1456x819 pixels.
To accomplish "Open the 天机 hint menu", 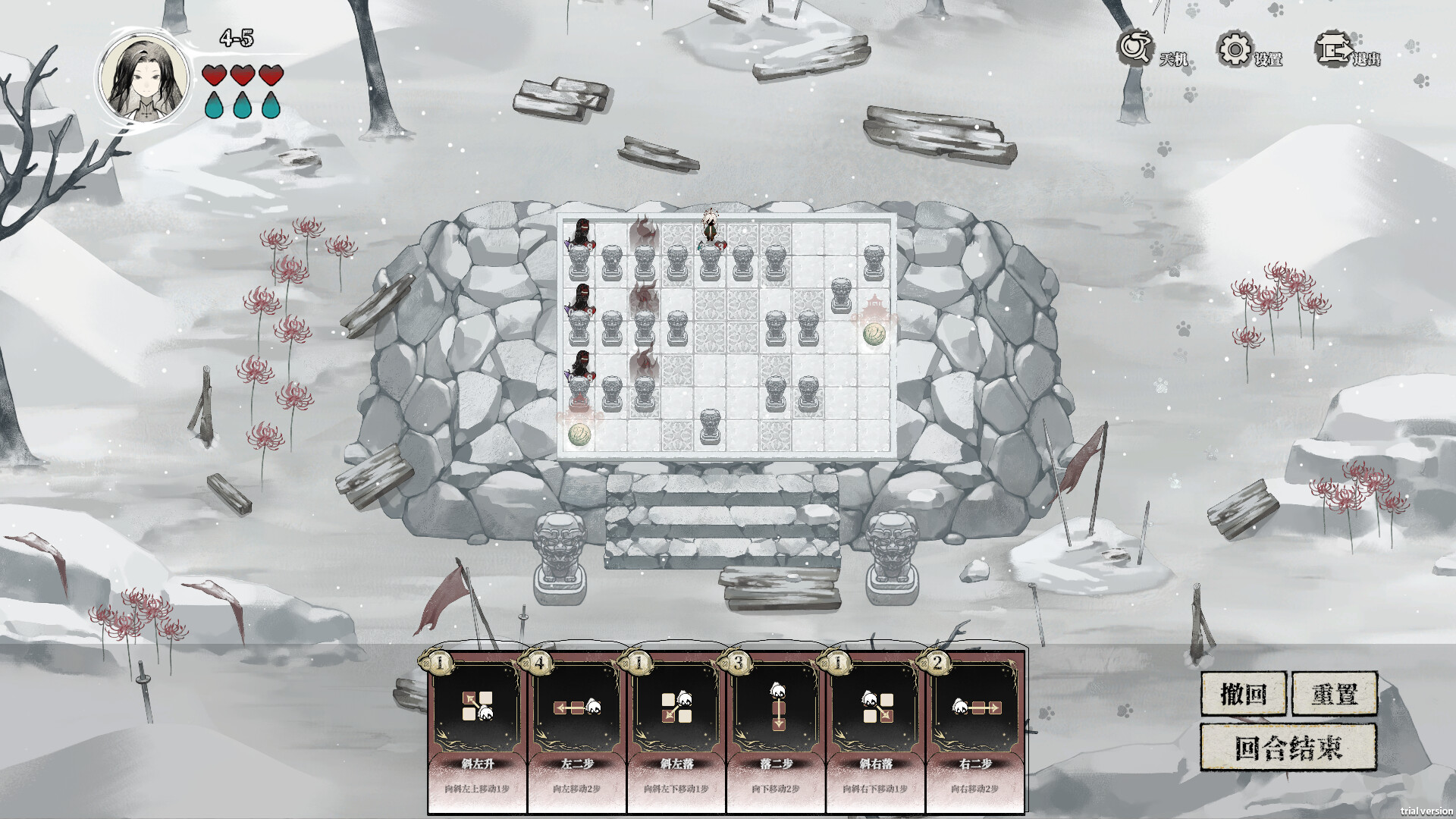I will pyautogui.click(x=1150, y=52).
